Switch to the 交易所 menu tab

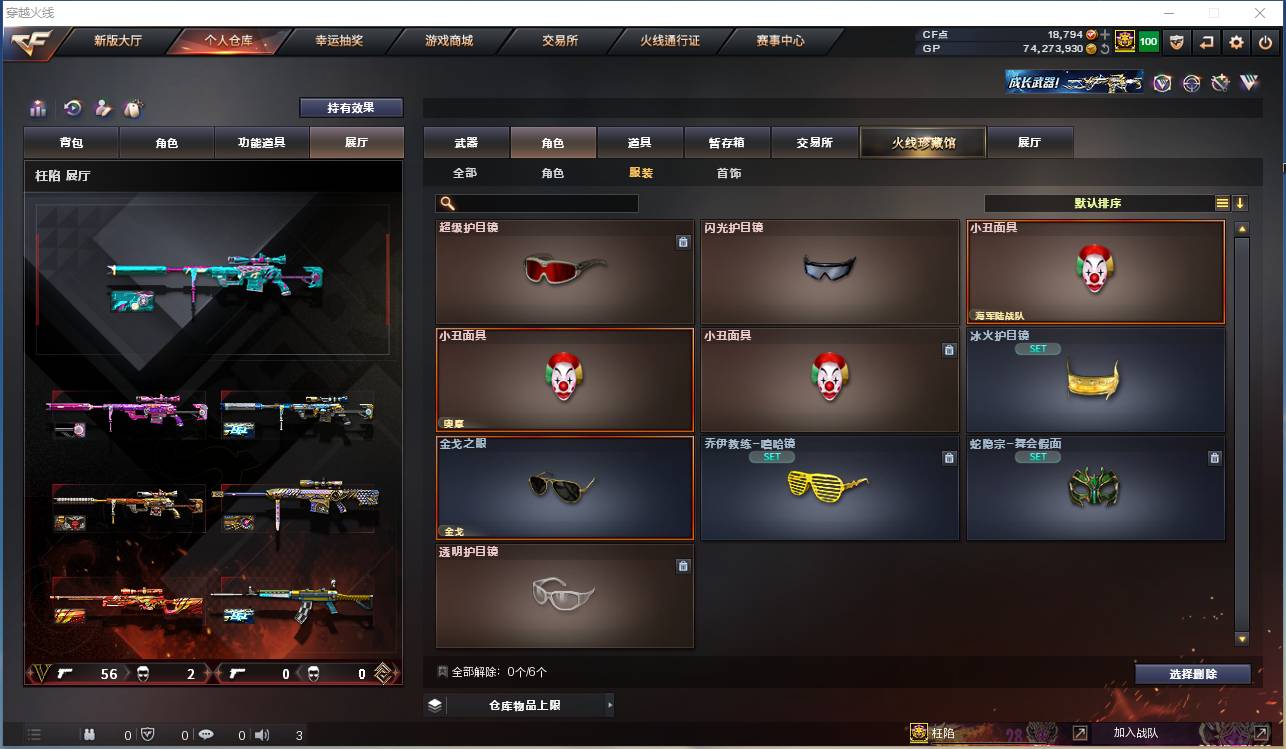[x=815, y=142]
